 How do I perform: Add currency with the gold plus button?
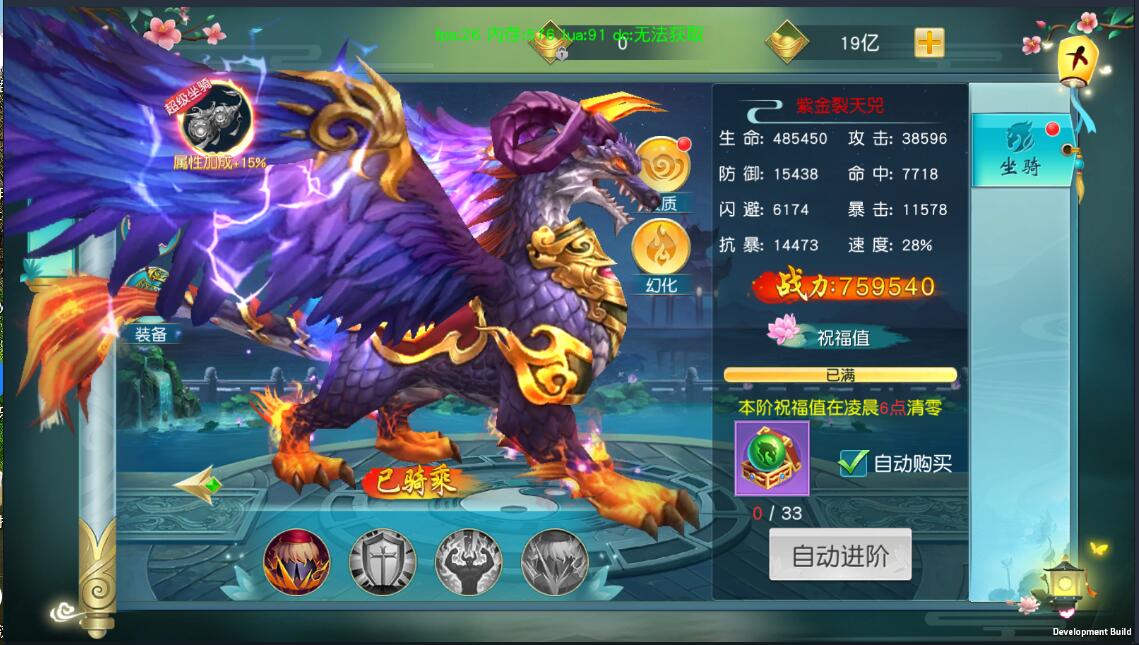(x=928, y=43)
